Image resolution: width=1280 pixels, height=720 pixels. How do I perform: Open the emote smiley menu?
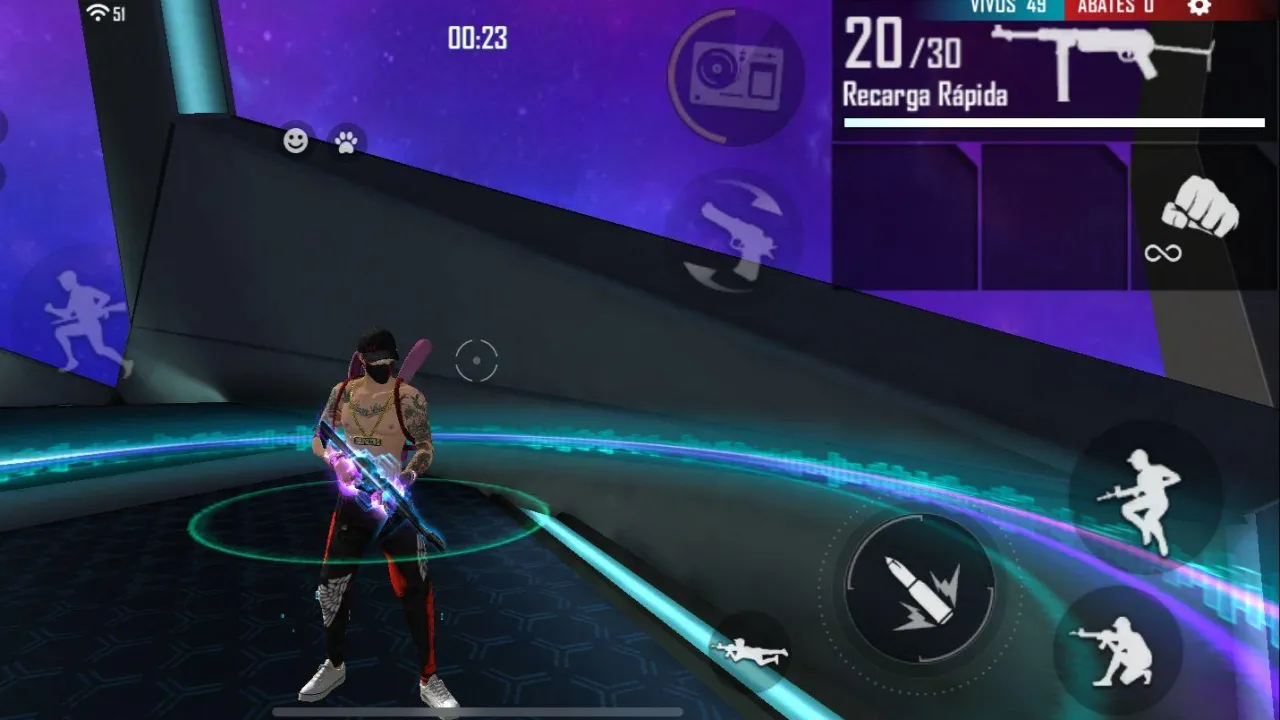click(x=295, y=141)
